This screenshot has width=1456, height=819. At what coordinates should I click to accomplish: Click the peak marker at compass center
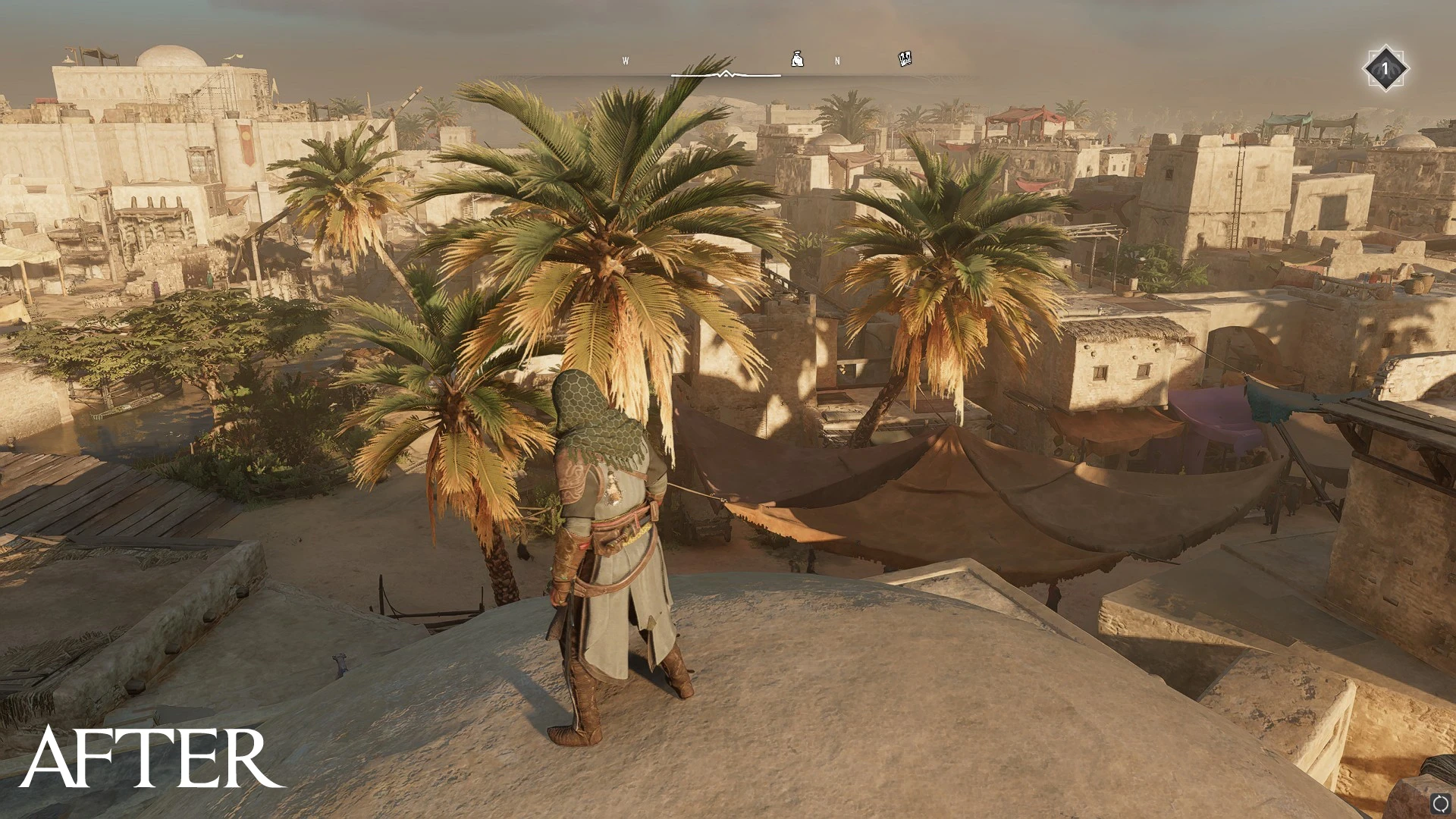coord(726,74)
